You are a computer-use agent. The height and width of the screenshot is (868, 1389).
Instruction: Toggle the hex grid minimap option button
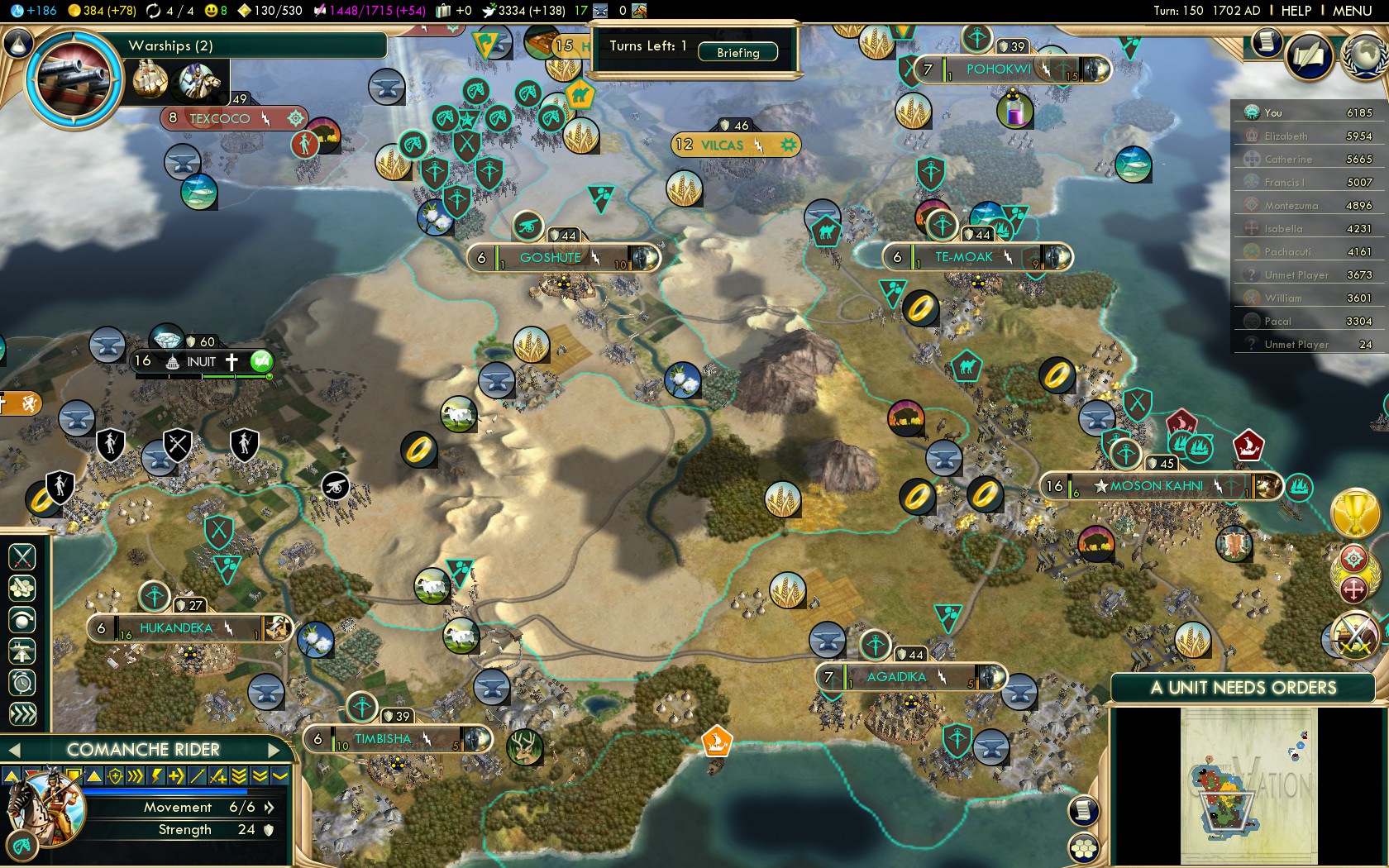click(1084, 848)
